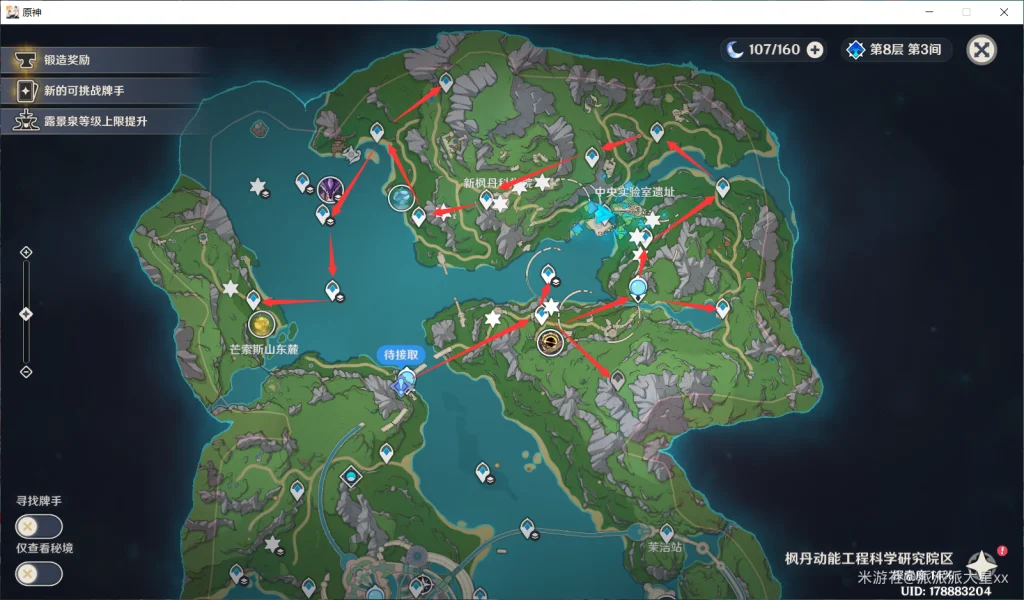Zoom in with the map slider plus button
This screenshot has width=1024, height=600.
tap(26, 252)
